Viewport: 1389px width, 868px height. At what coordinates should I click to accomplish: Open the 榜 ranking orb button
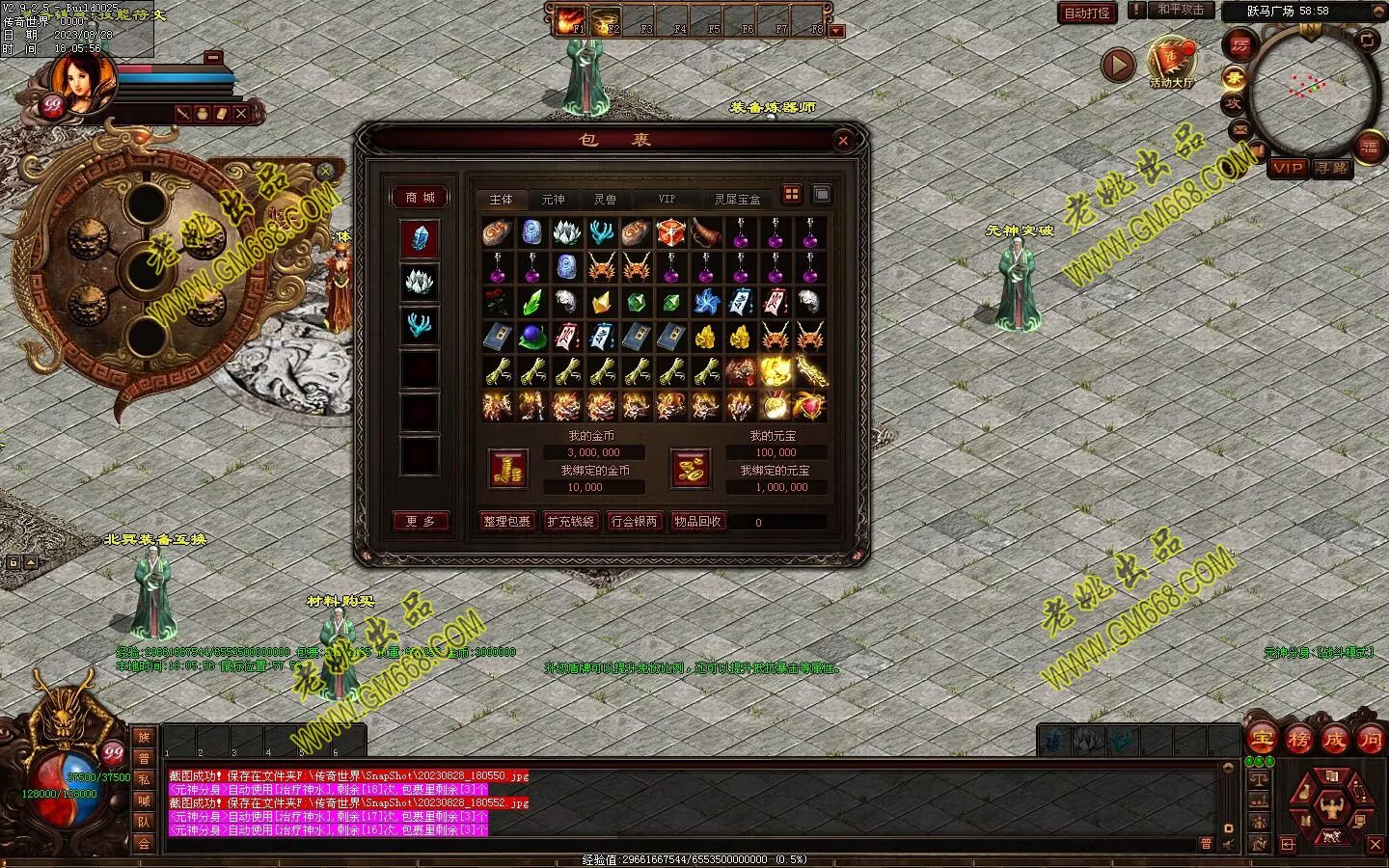click(x=1298, y=740)
